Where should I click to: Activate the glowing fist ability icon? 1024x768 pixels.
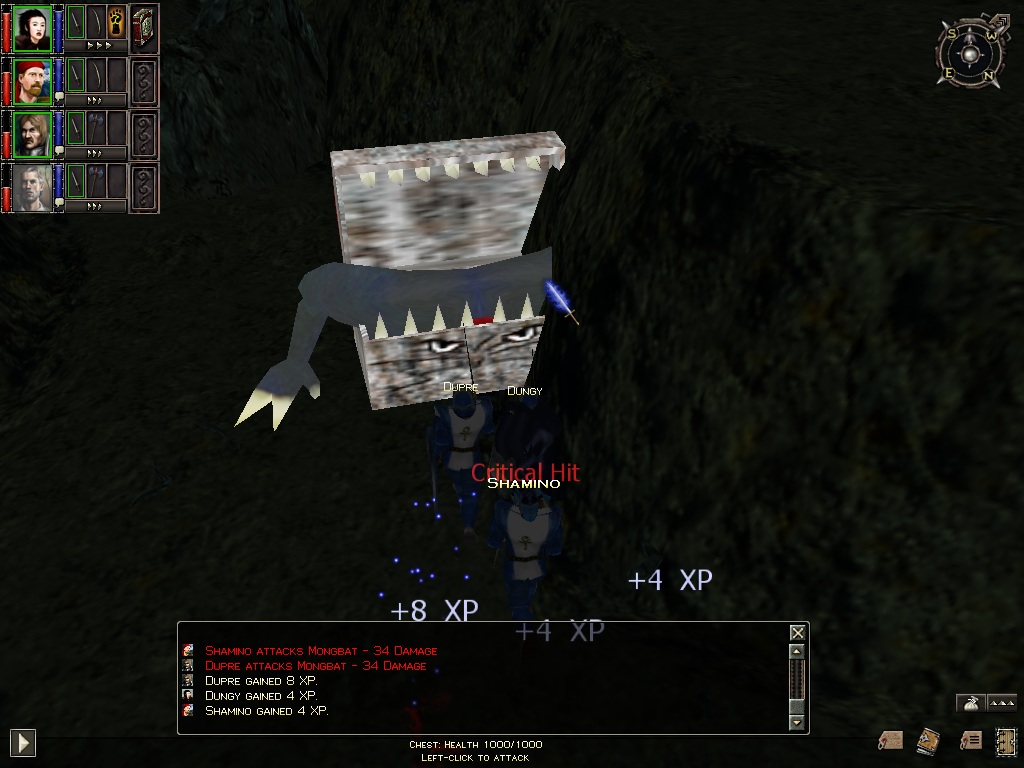(x=116, y=21)
